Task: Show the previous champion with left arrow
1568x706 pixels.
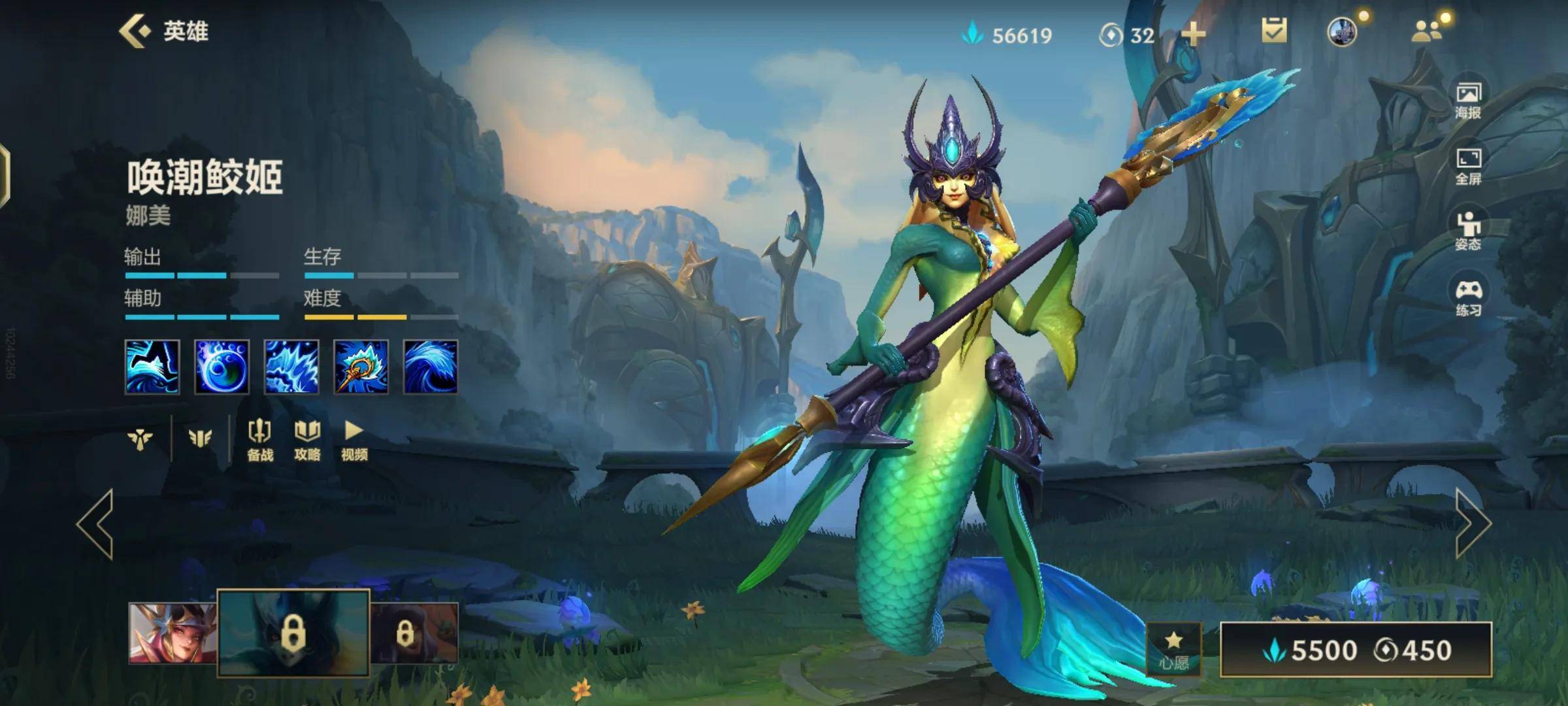Action: point(95,524)
